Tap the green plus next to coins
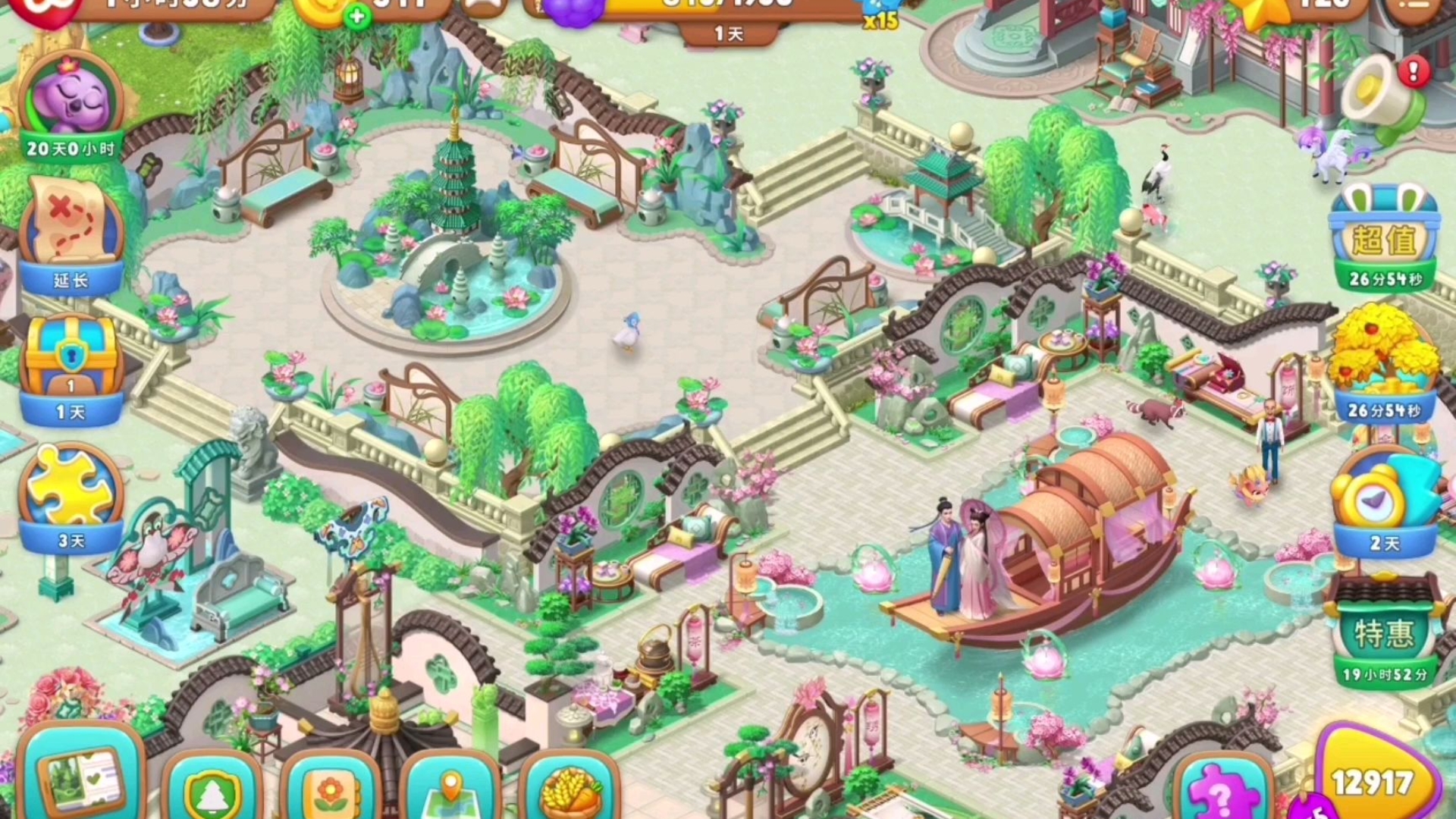 pos(357,16)
